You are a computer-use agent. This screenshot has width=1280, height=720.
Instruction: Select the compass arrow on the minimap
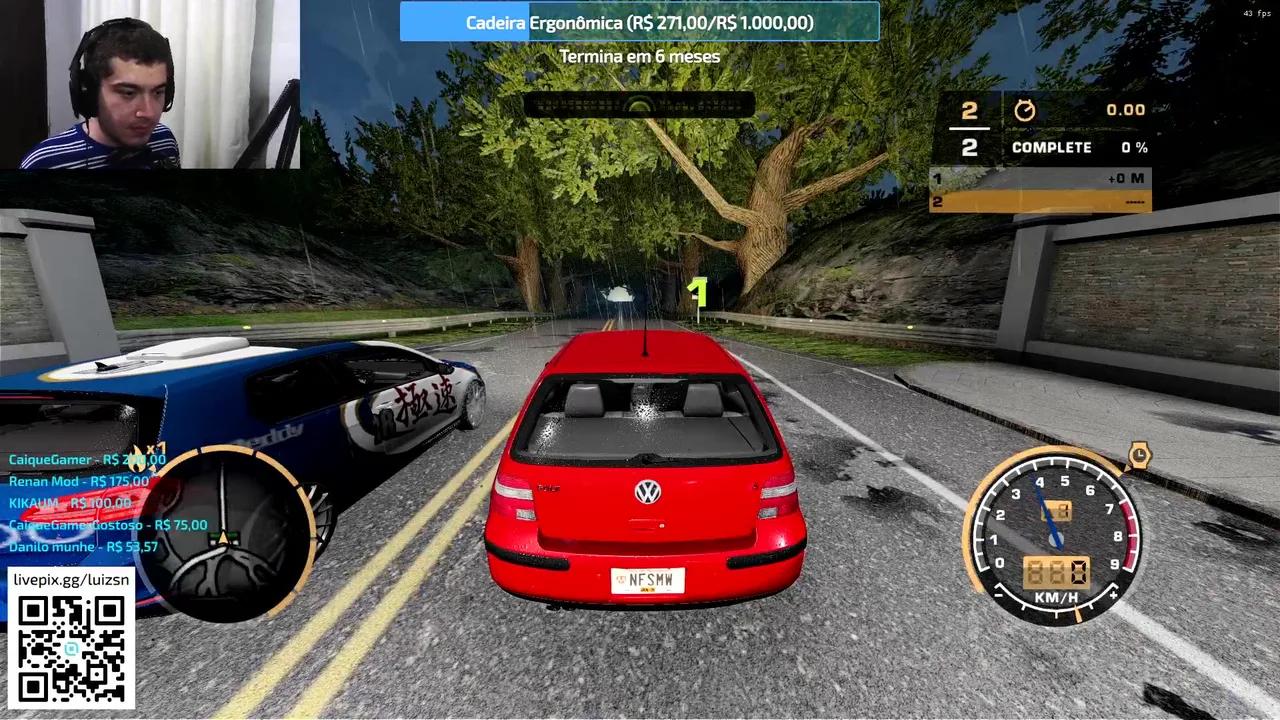(x=222, y=537)
